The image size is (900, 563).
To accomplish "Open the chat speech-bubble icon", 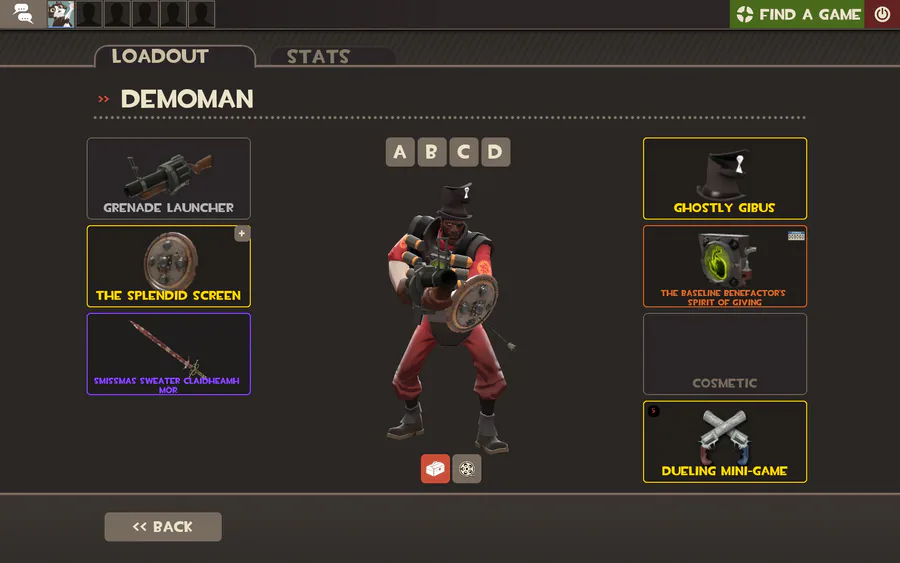I will tap(23, 14).
